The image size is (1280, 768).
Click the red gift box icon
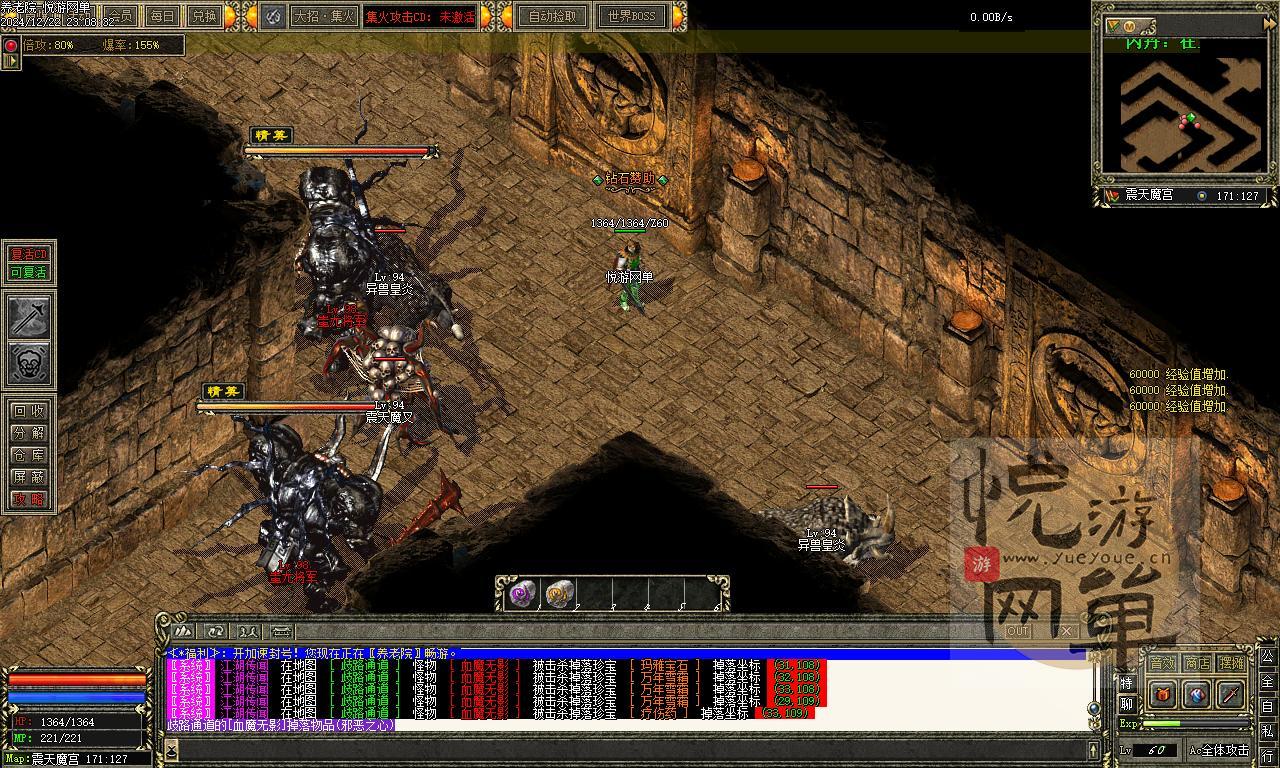pyautogui.click(x=1162, y=693)
